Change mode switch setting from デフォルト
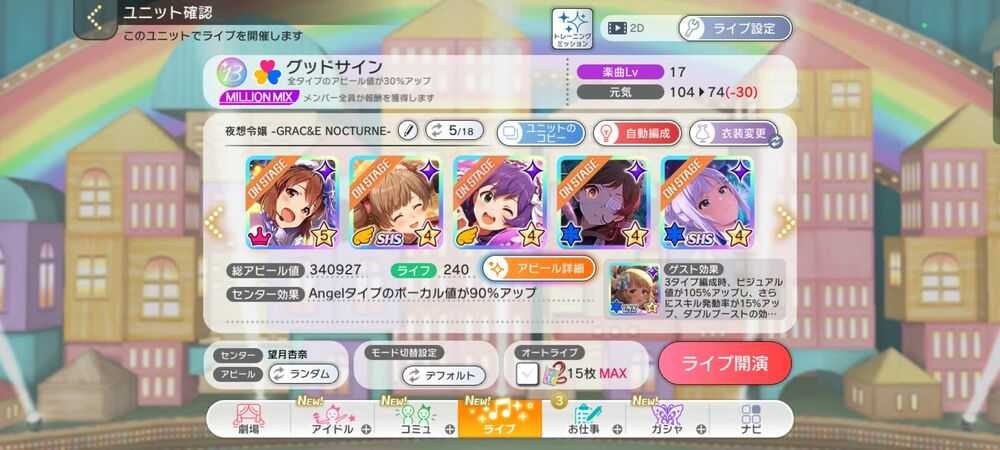This screenshot has height=450, width=1000. pos(443,375)
